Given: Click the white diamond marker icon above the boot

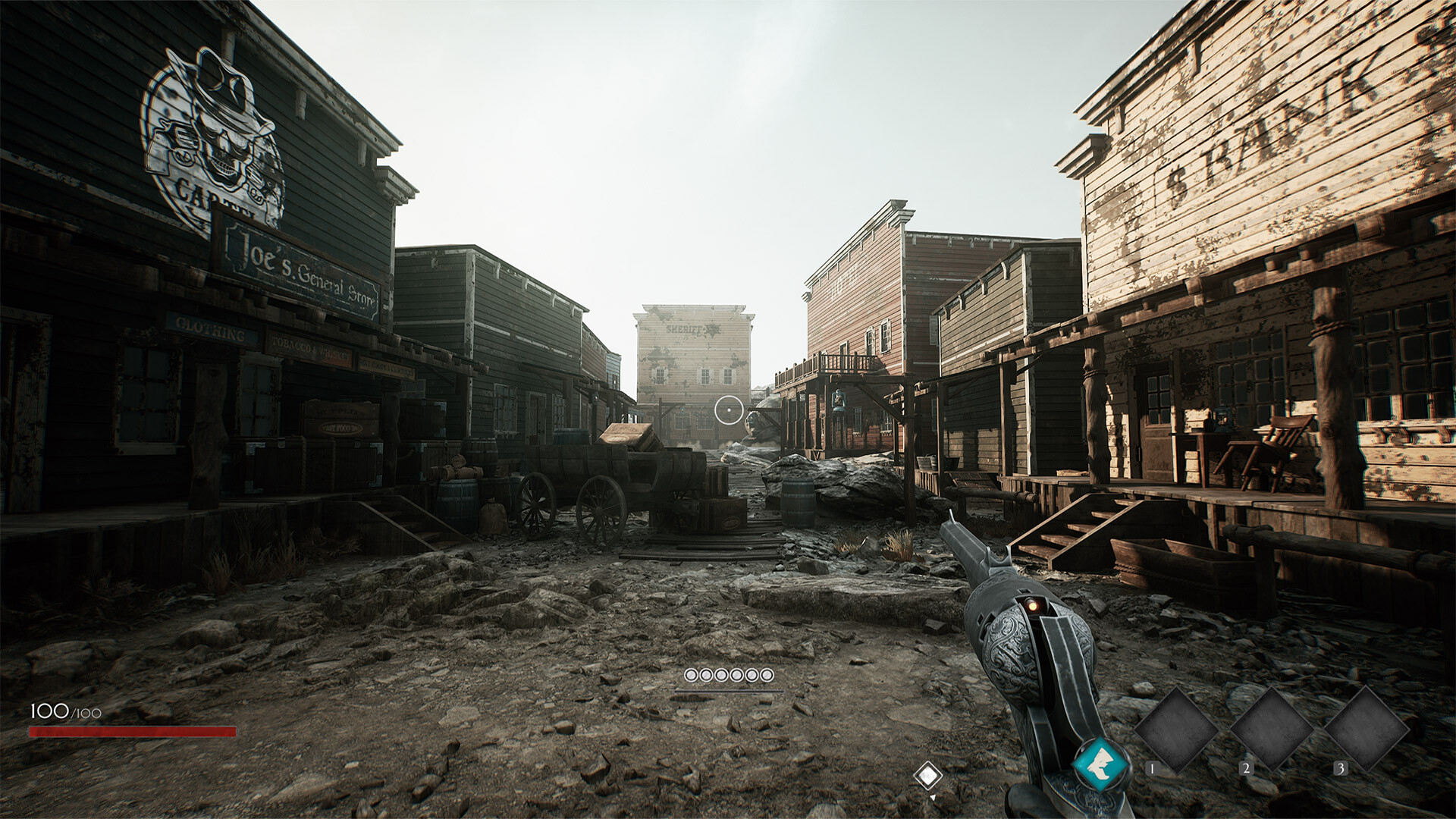Looking at the screenshot, I should (928, 775).
